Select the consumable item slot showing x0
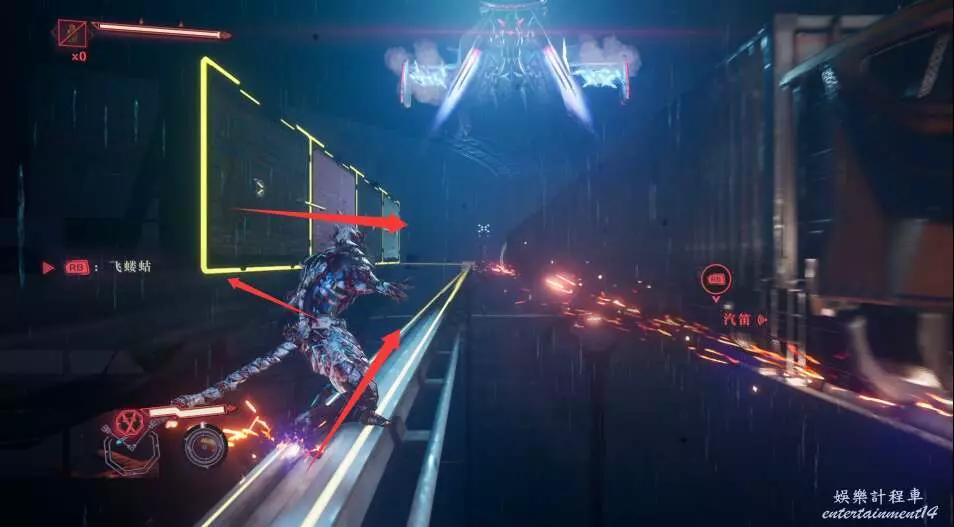Screen dimensions: 954x527 [73, 33]
